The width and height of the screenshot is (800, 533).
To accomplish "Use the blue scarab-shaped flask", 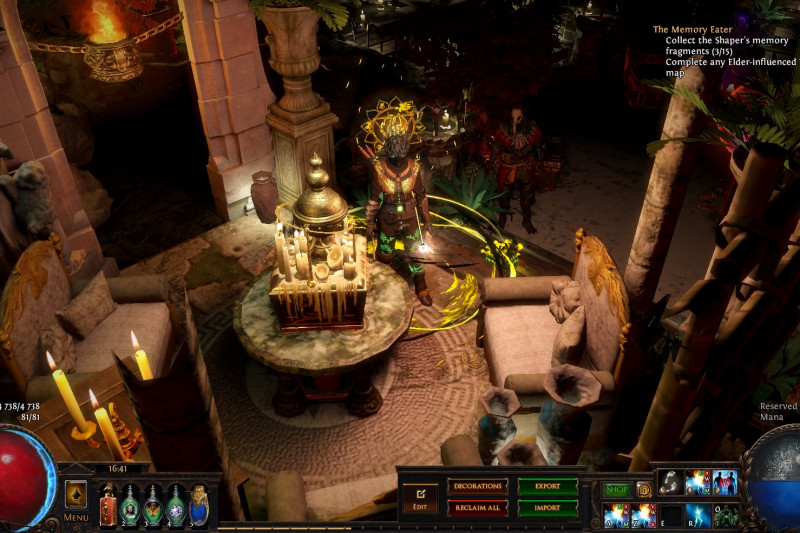I will point(199,505).
